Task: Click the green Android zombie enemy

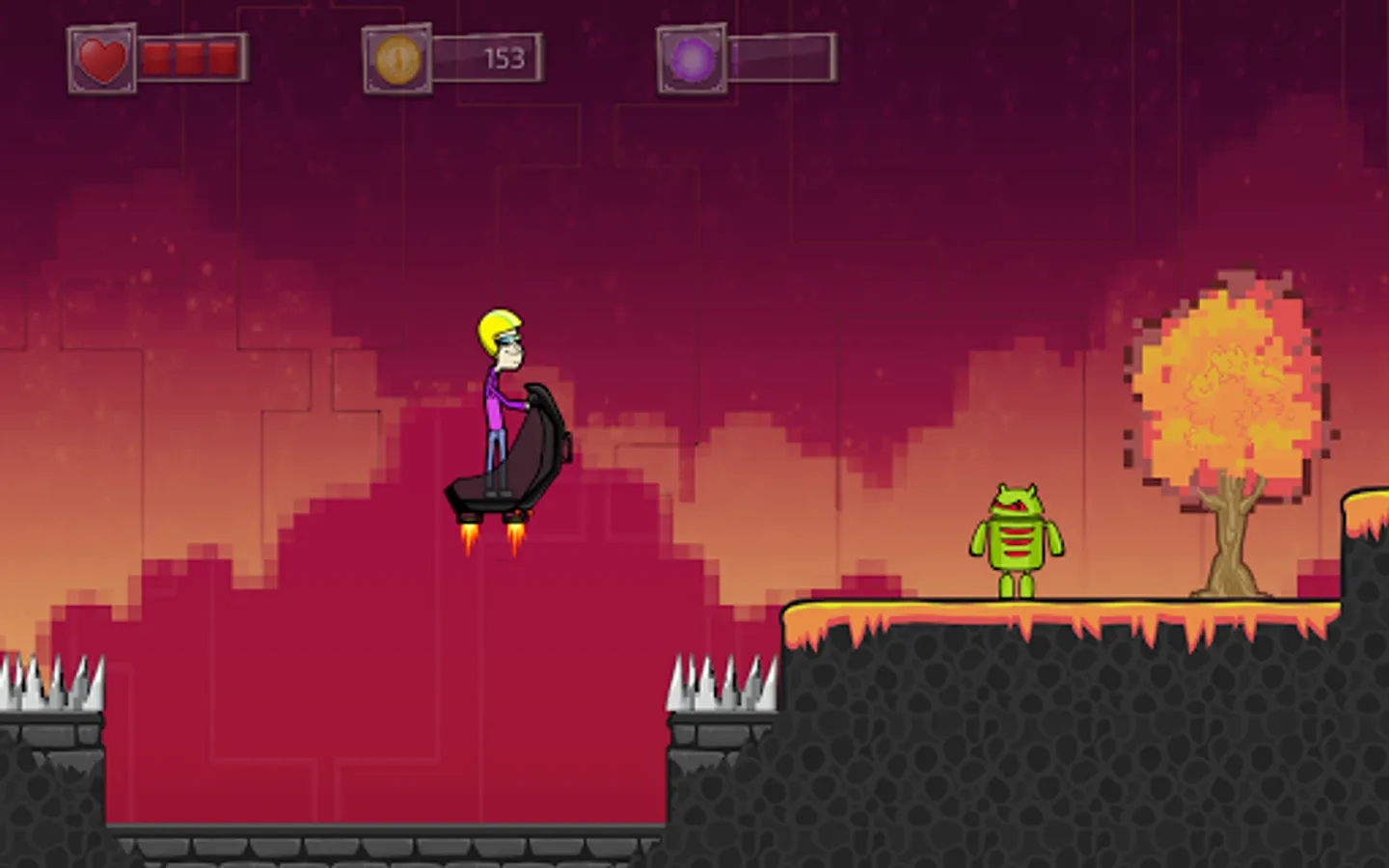Action: point(1018,540)
